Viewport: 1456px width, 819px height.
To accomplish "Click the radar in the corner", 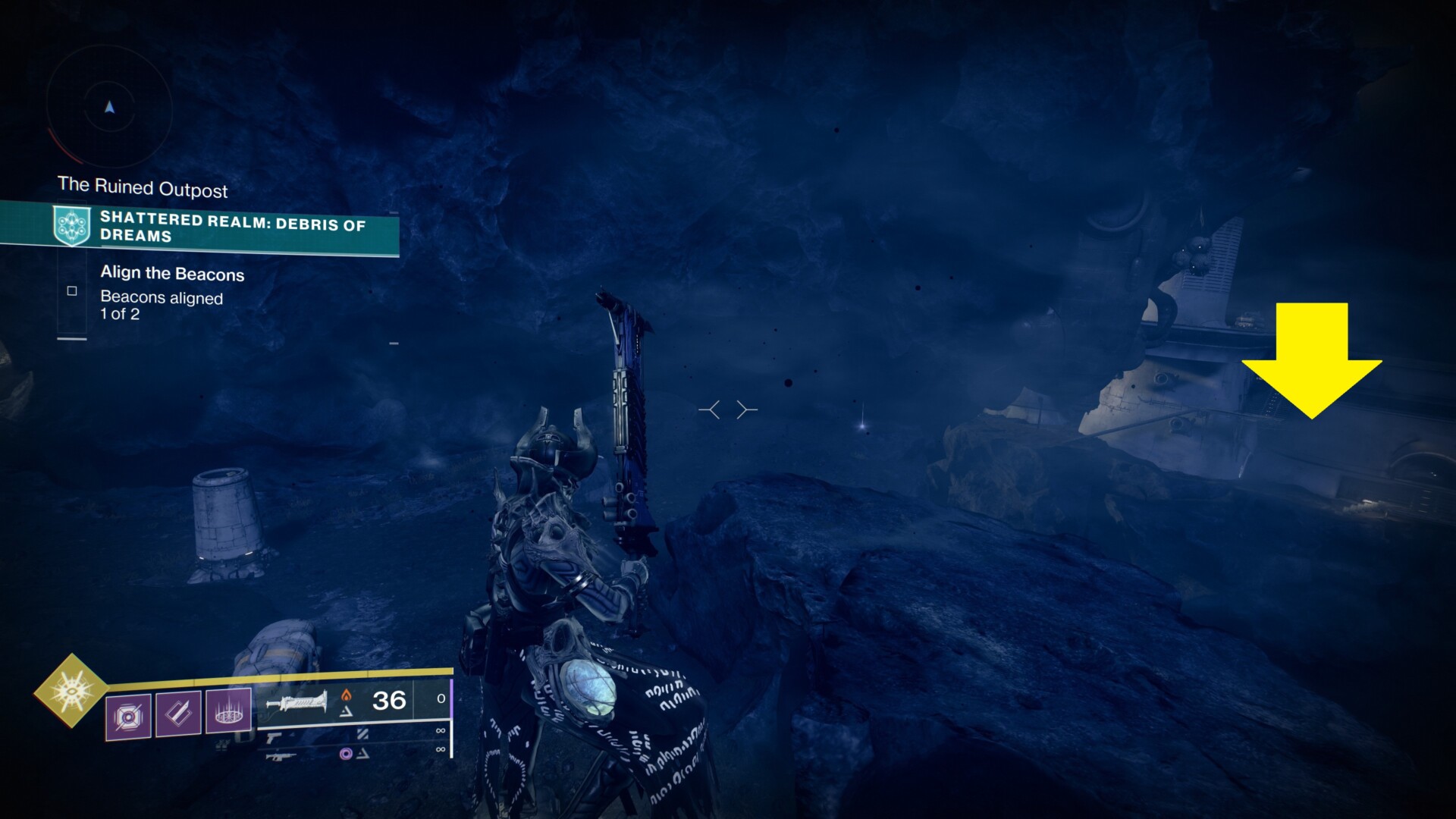I will [x=110, y=108].
